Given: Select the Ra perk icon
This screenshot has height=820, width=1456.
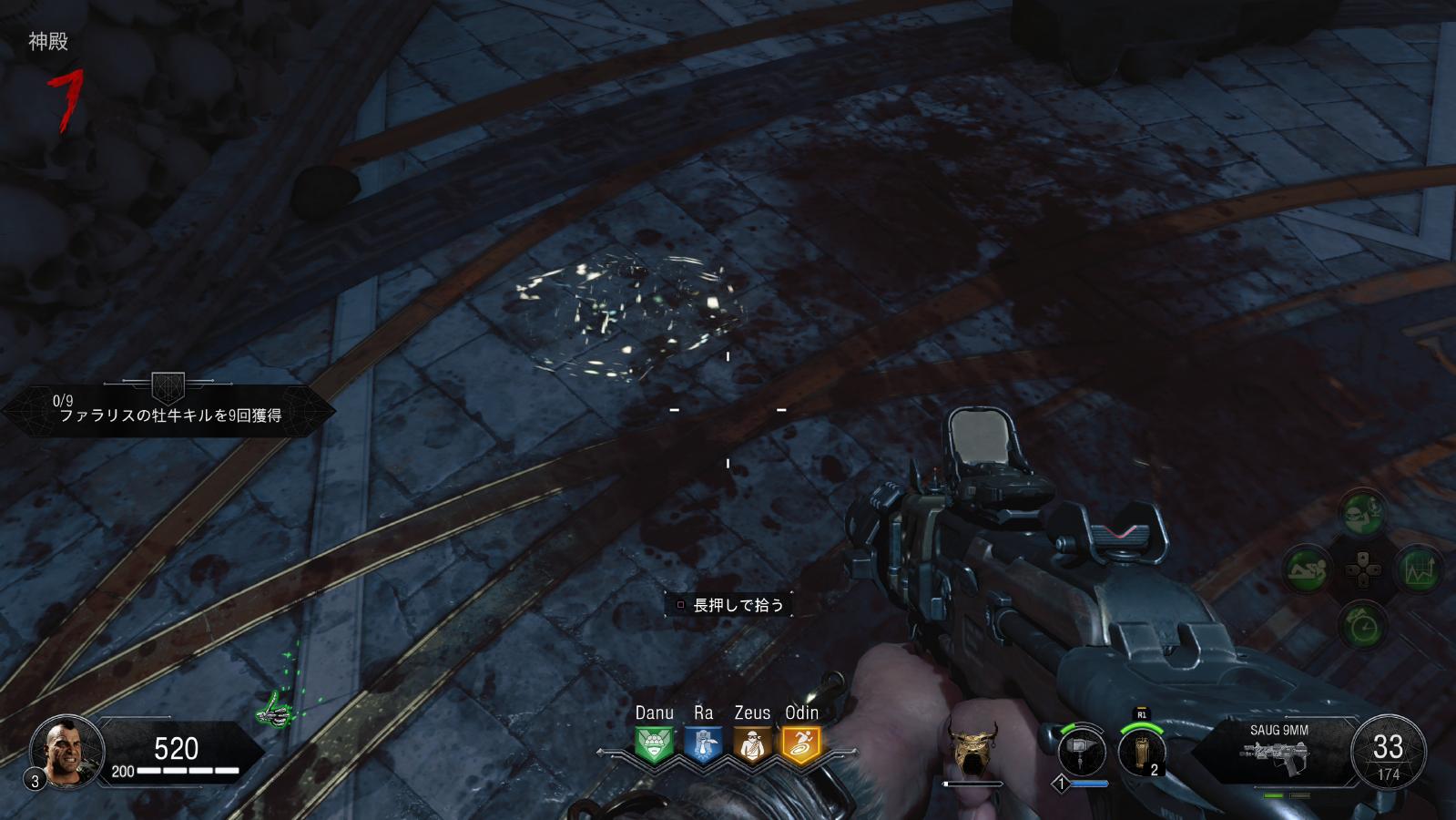Looking at the screenshot, I should point(703,744).
